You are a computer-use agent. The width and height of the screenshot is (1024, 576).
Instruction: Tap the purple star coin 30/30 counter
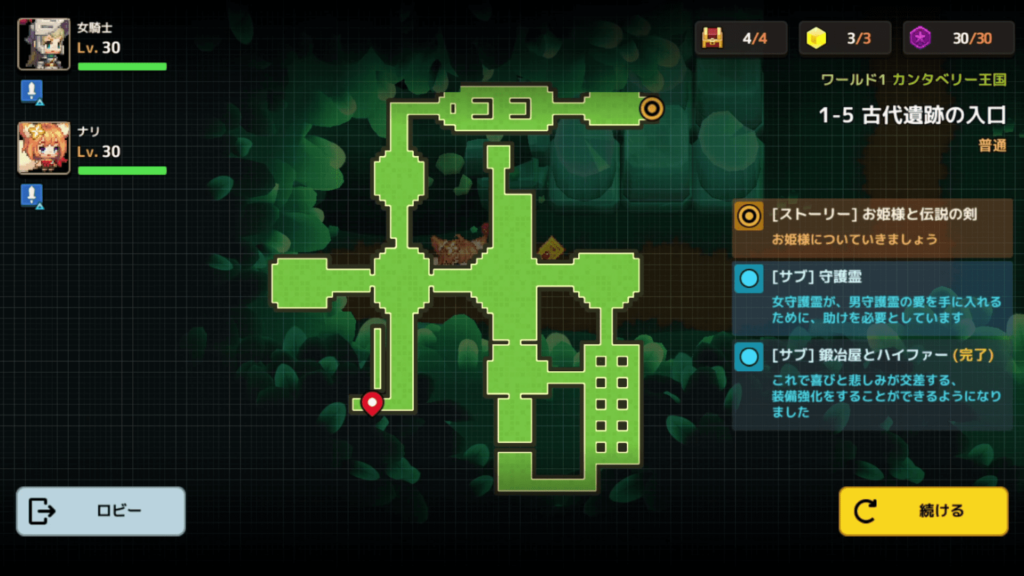click(x=958, y=38)
